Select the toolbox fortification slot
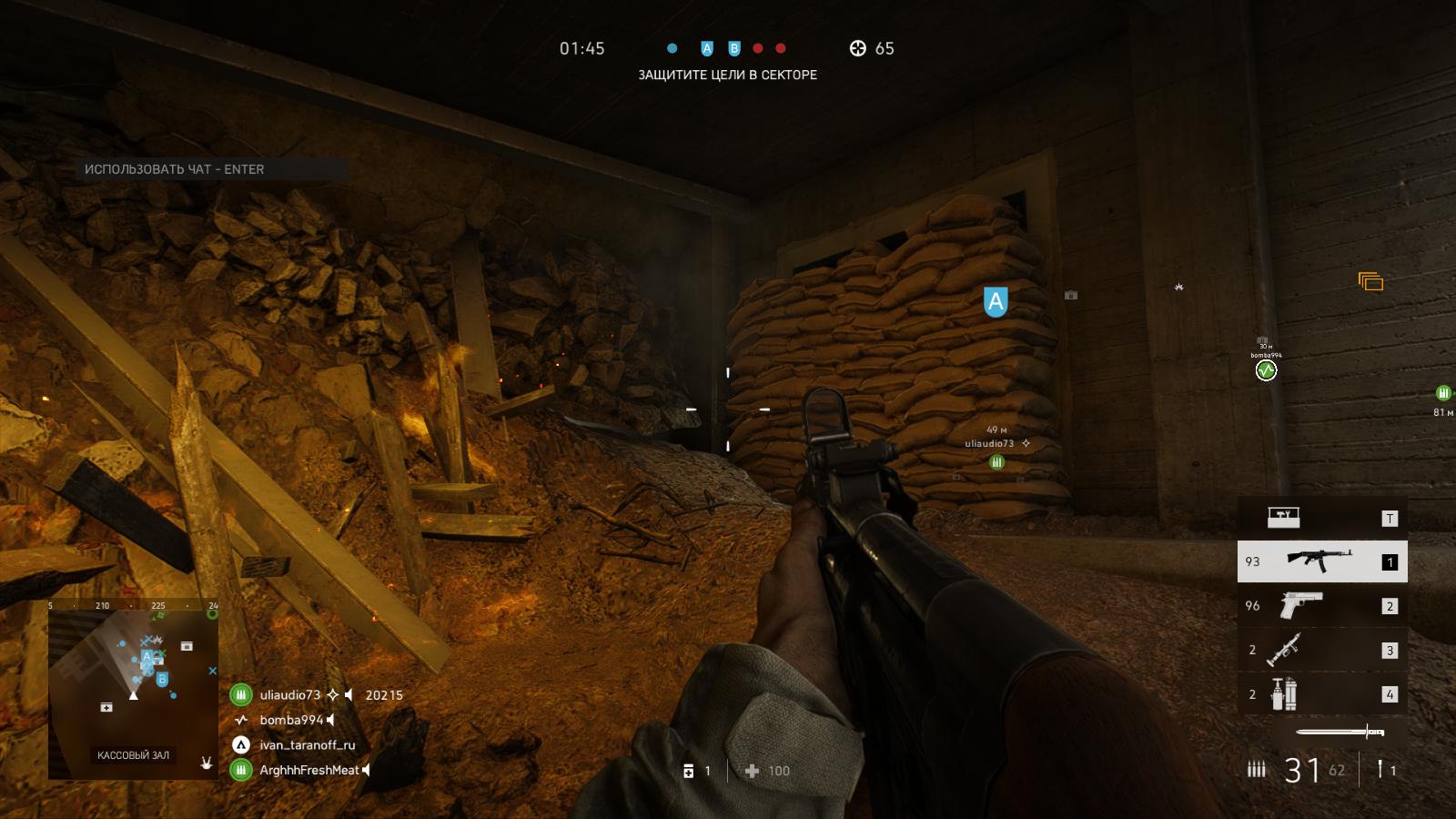This screenshot has height=819, width=1456. point(1321,518)
